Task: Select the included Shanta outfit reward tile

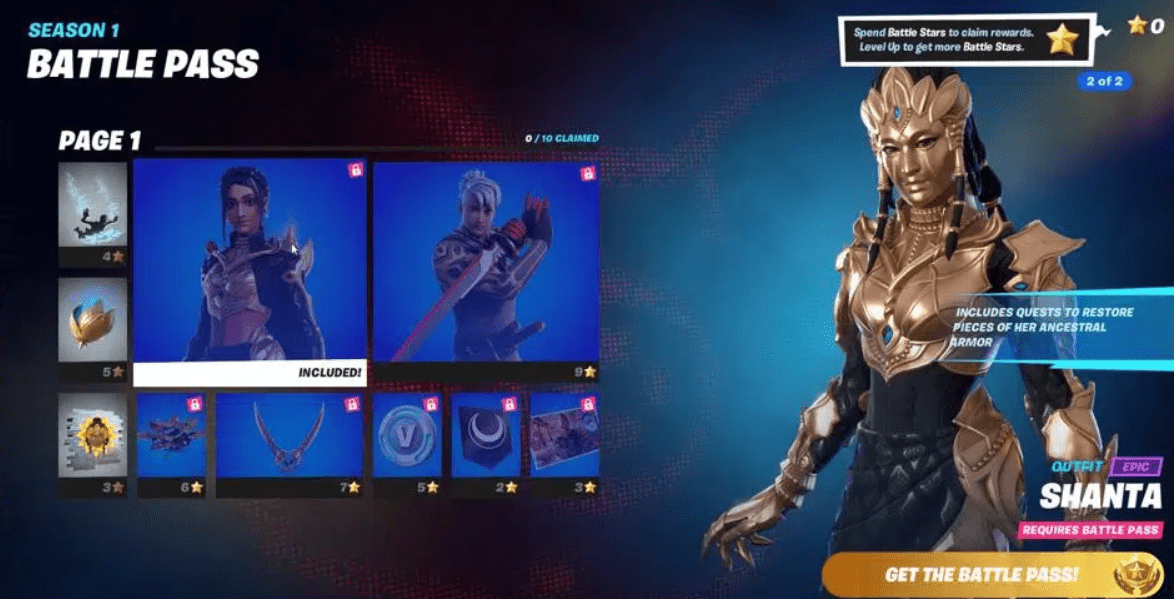Action: click(x=249, y=265)
